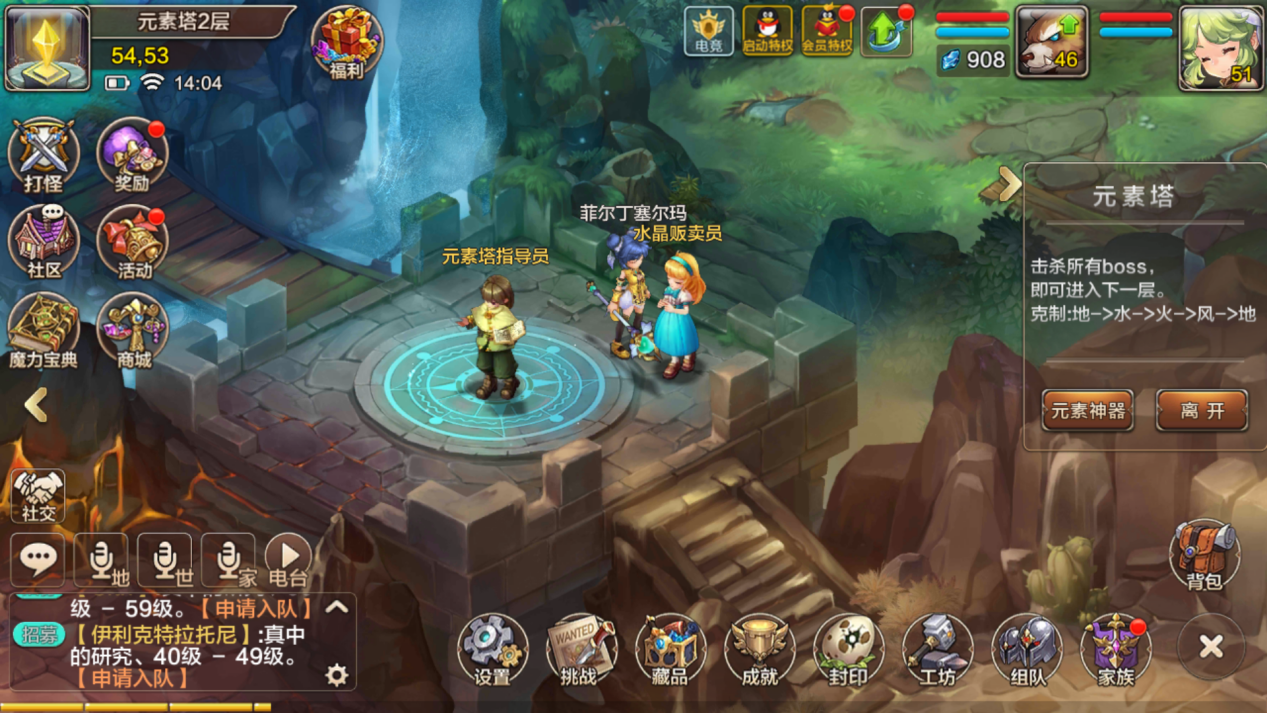Open the 组队 team helmet icon
Viewport: 1267px width, 713px height.
(x=1026, y=648)
